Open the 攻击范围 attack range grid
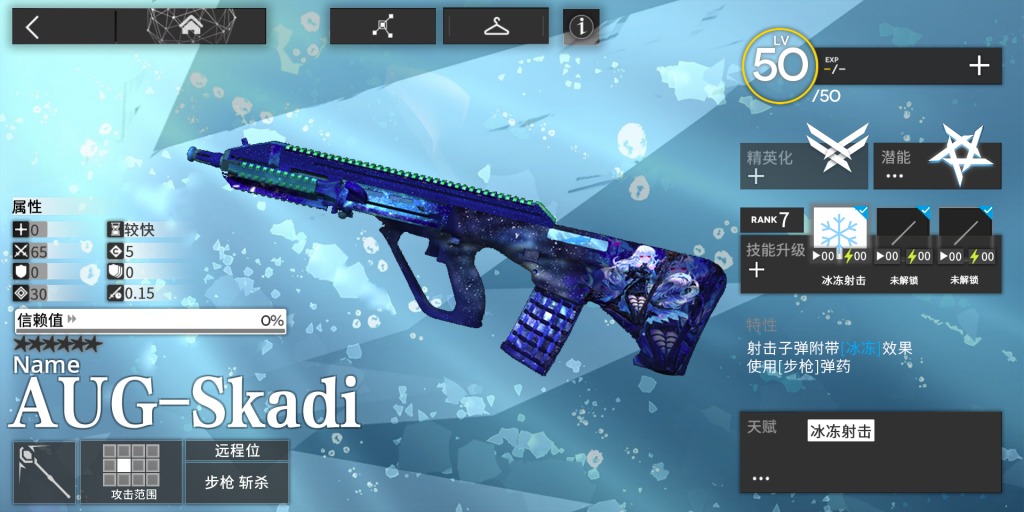 pos(131,471)
